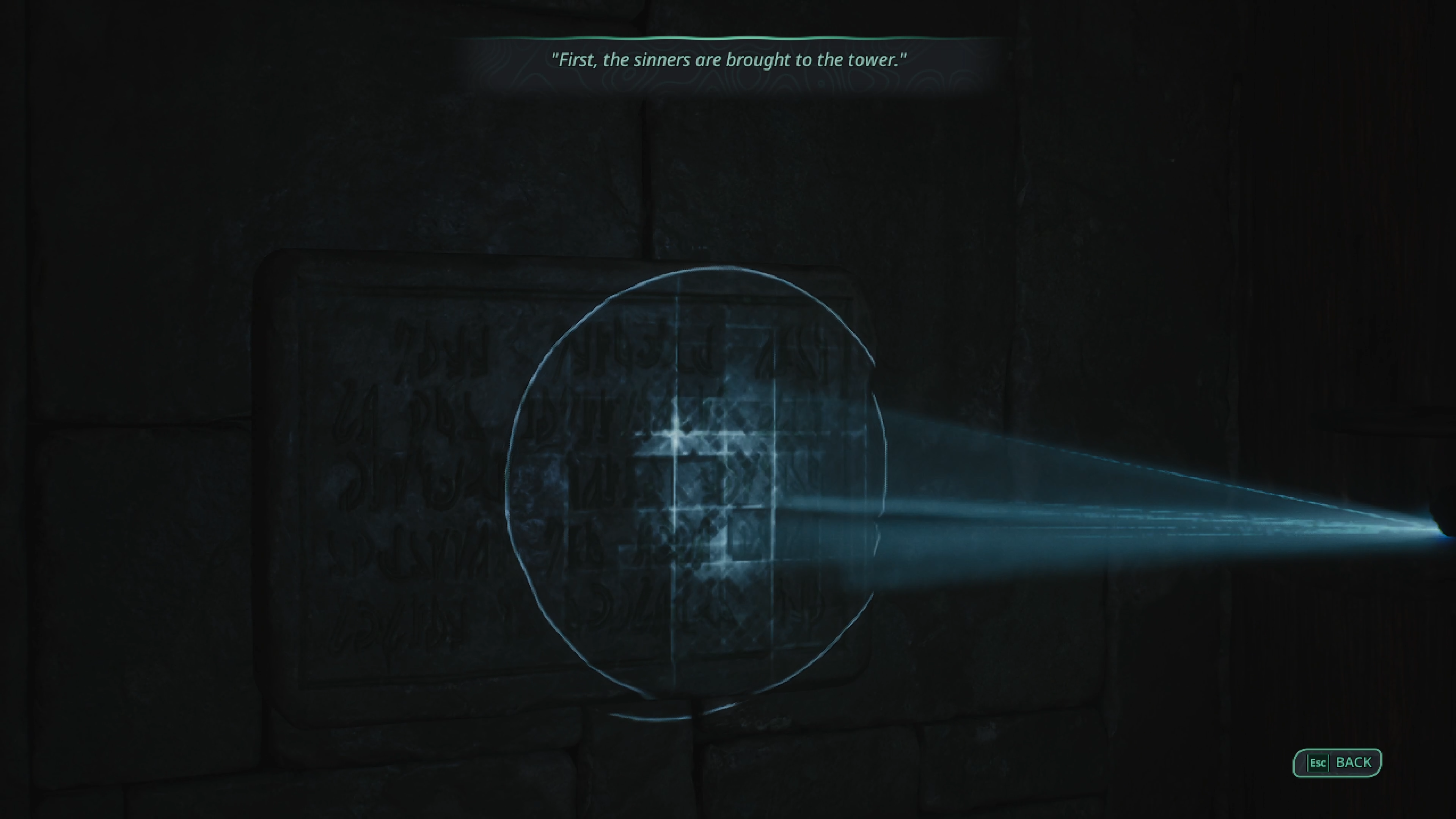This screenshot has width=1456, height=819.
Task: Click the Esc key icon in the BACK prompt
Action: 1319,762
